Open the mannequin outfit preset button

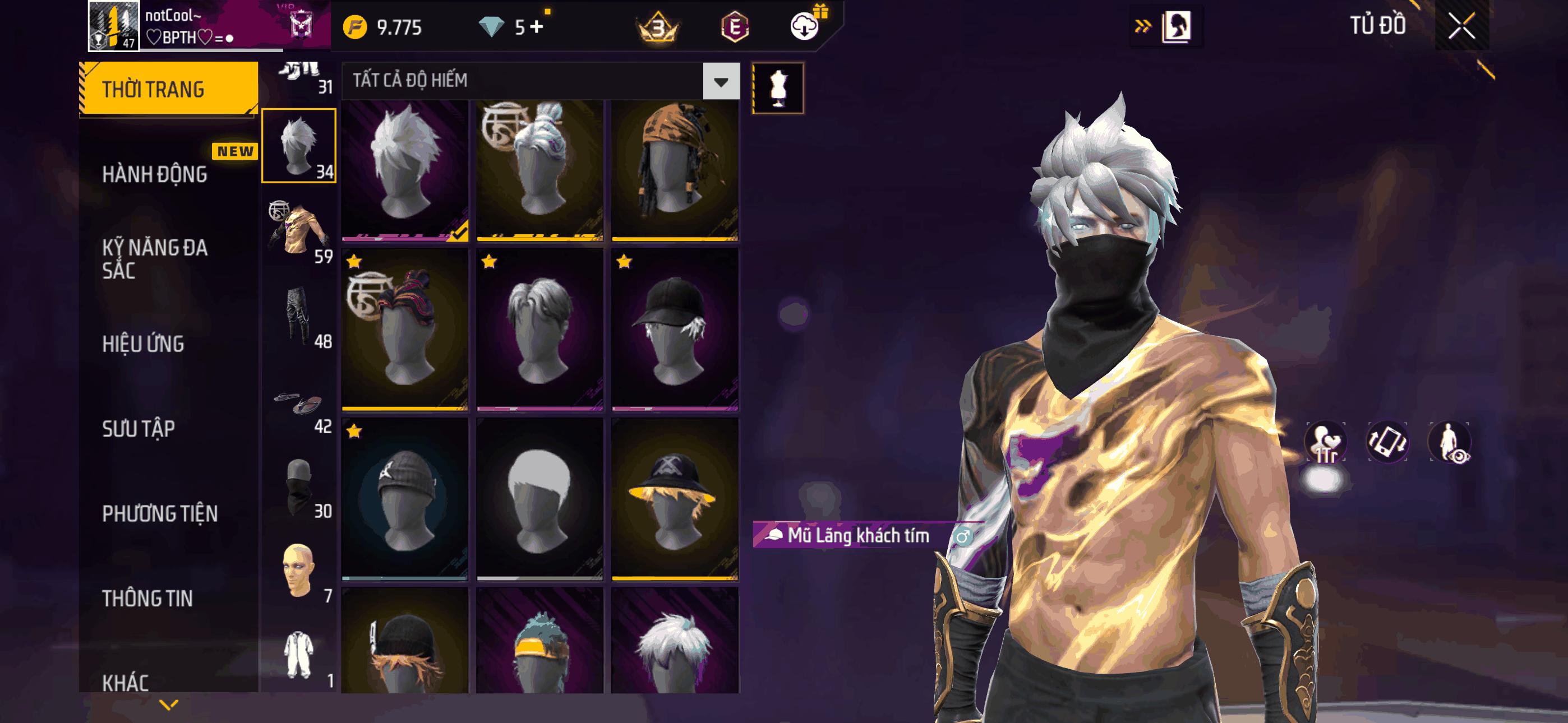[778, 88]
